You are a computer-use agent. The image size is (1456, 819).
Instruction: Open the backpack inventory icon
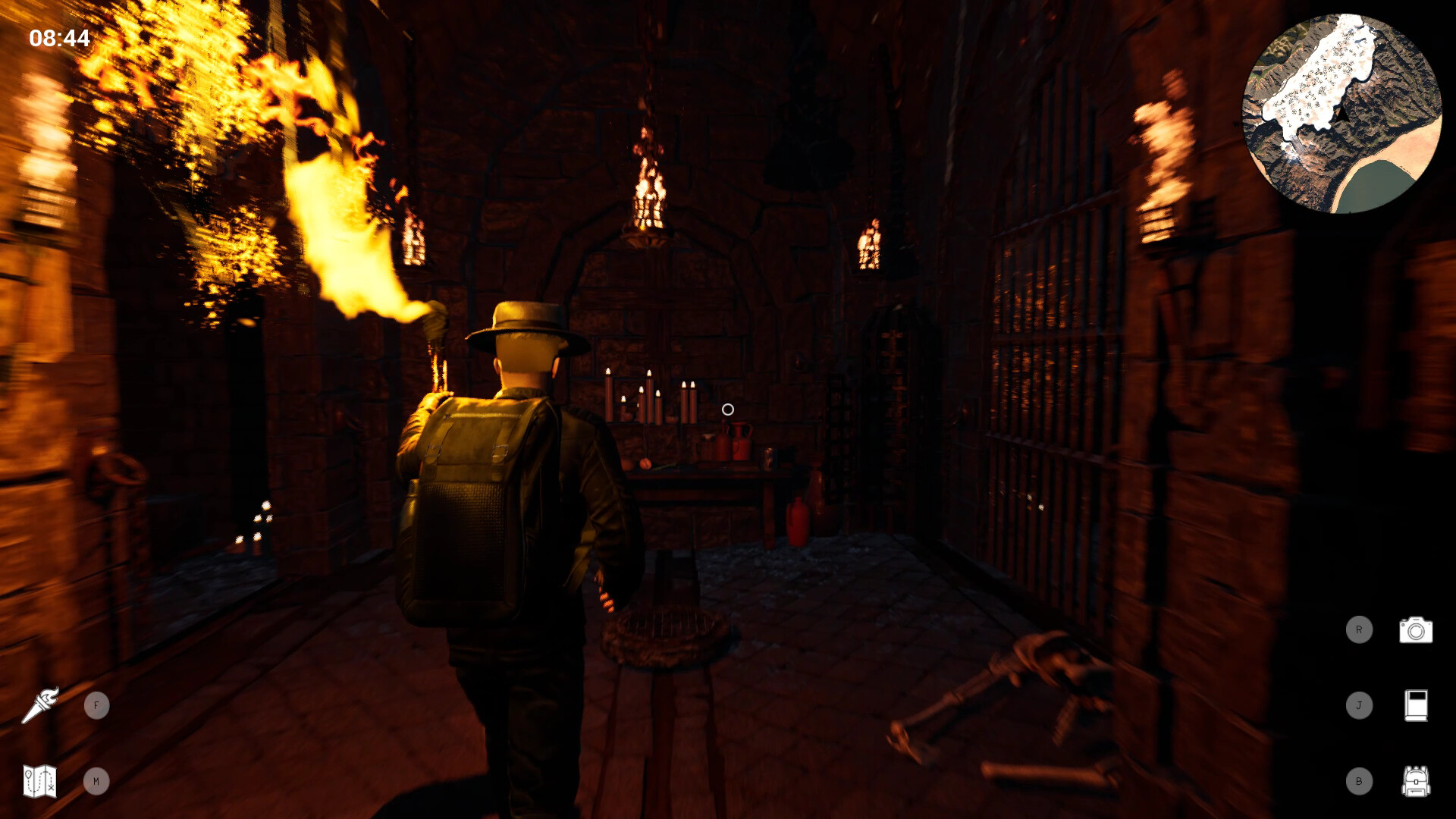click(x=1417, y=780)
